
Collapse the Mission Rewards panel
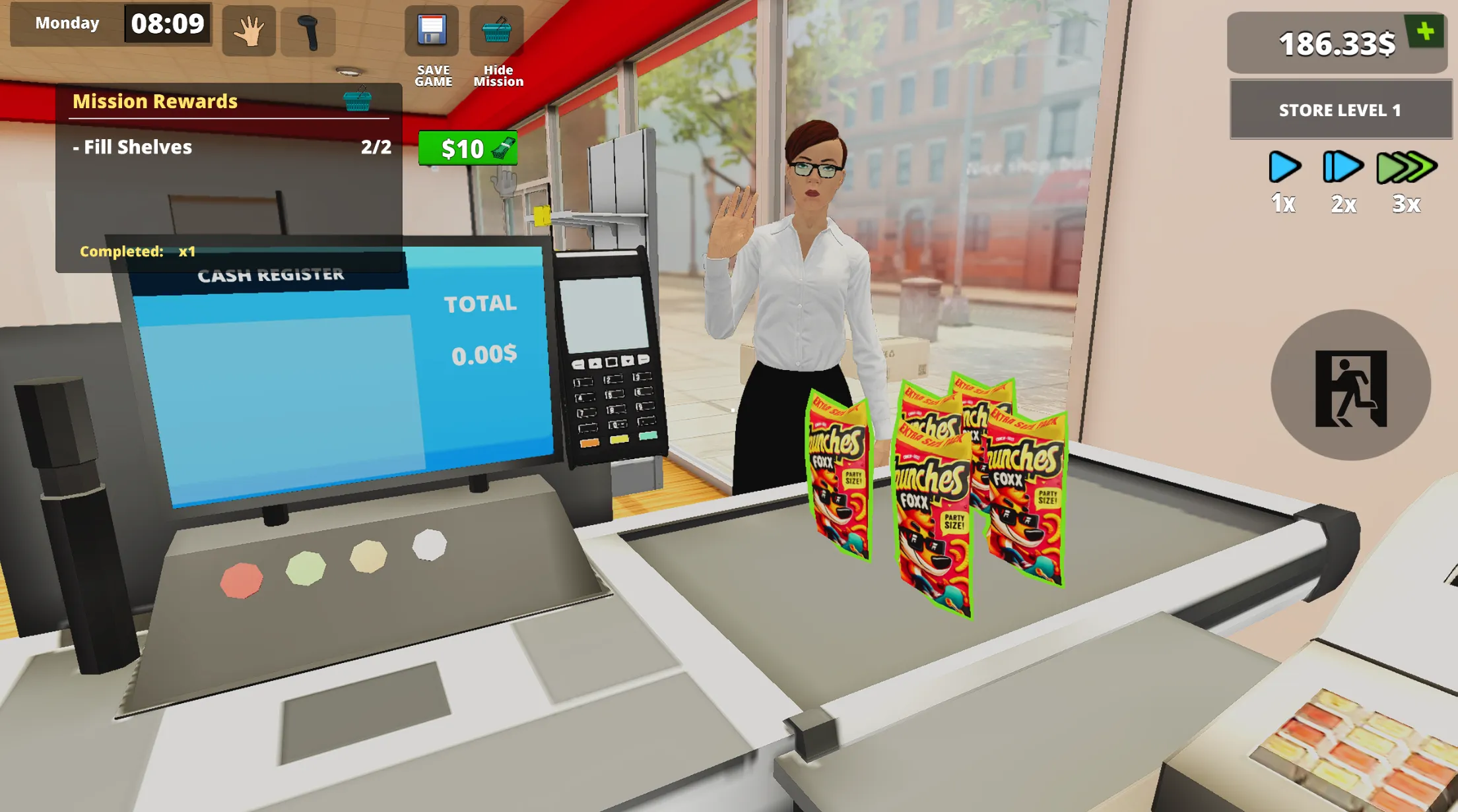(155, 102)
